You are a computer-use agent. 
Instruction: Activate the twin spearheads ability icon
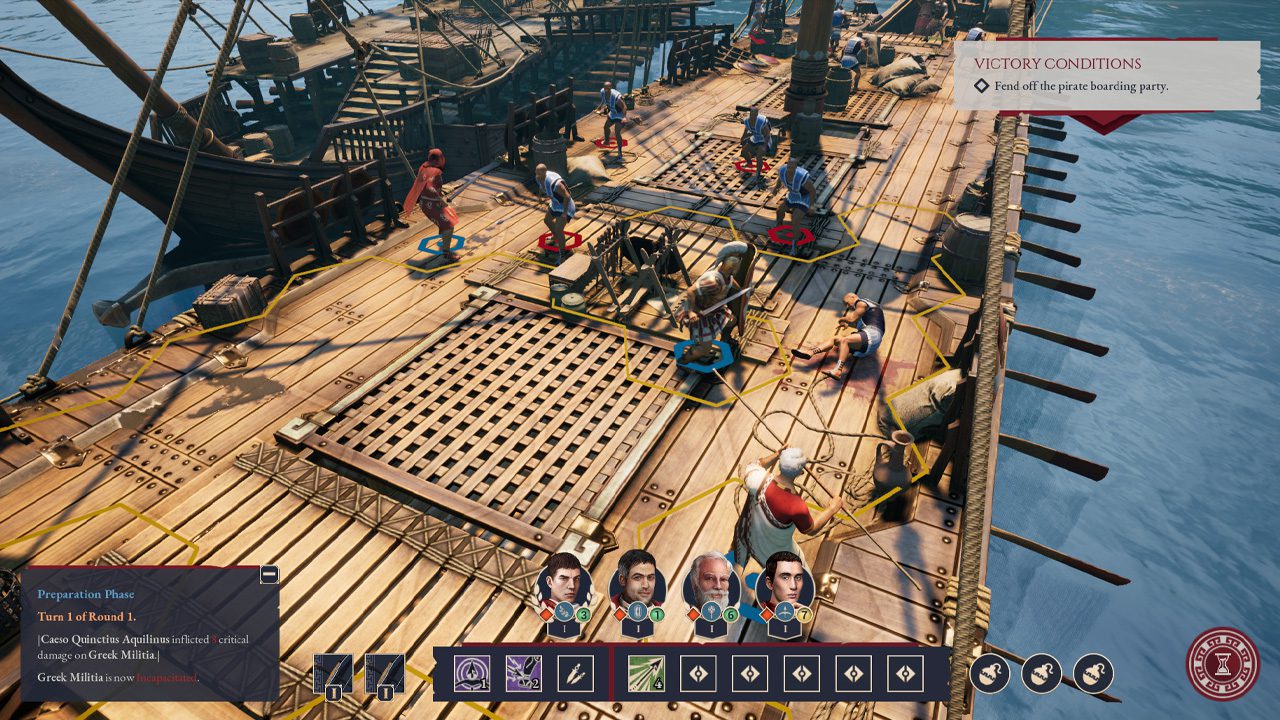(574, 673)
